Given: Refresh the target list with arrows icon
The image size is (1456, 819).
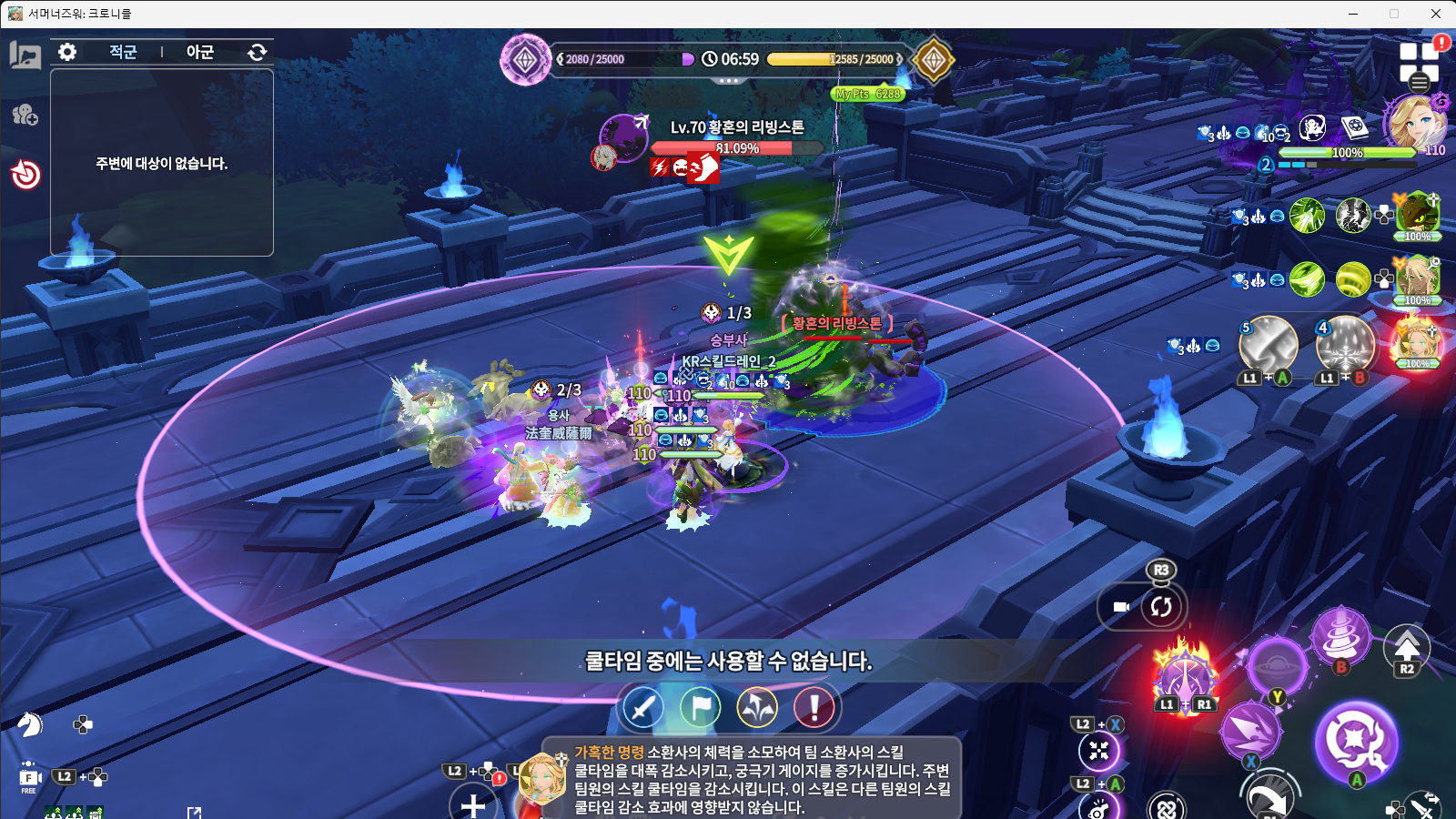Looking at the screenshot, I should click(258, 52).
